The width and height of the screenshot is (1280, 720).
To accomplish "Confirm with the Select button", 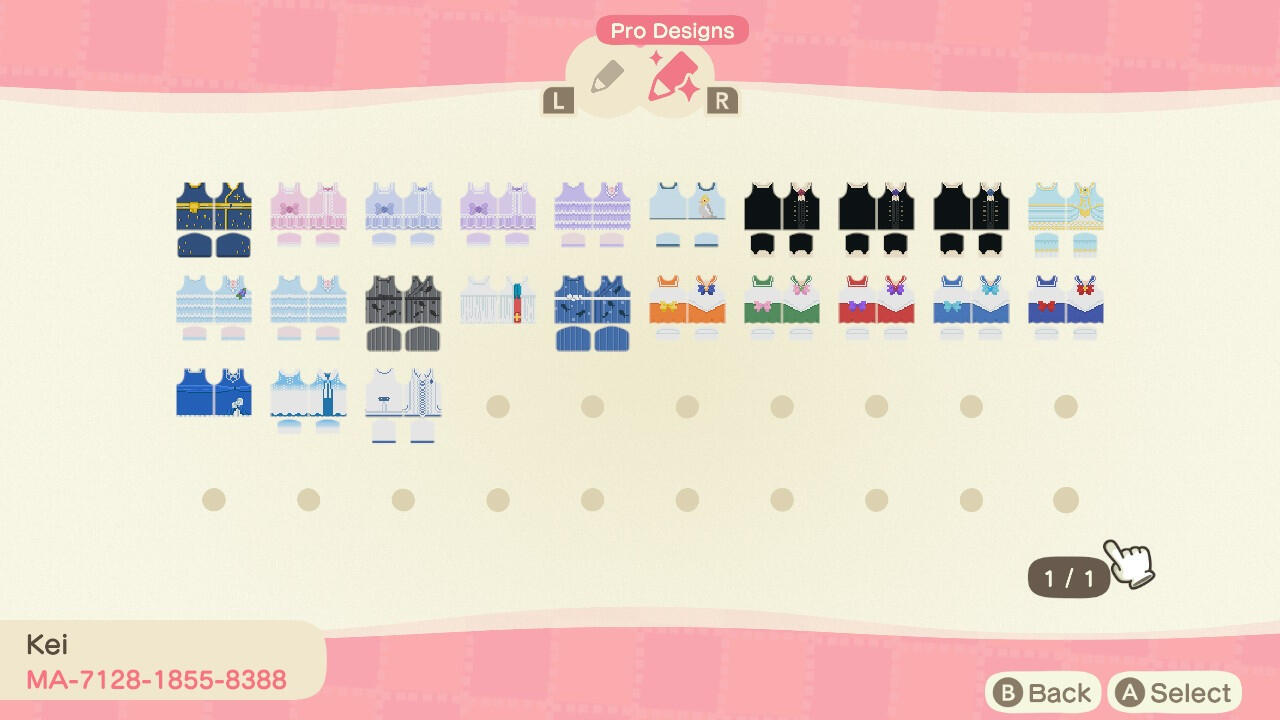I will [1174, 693].
